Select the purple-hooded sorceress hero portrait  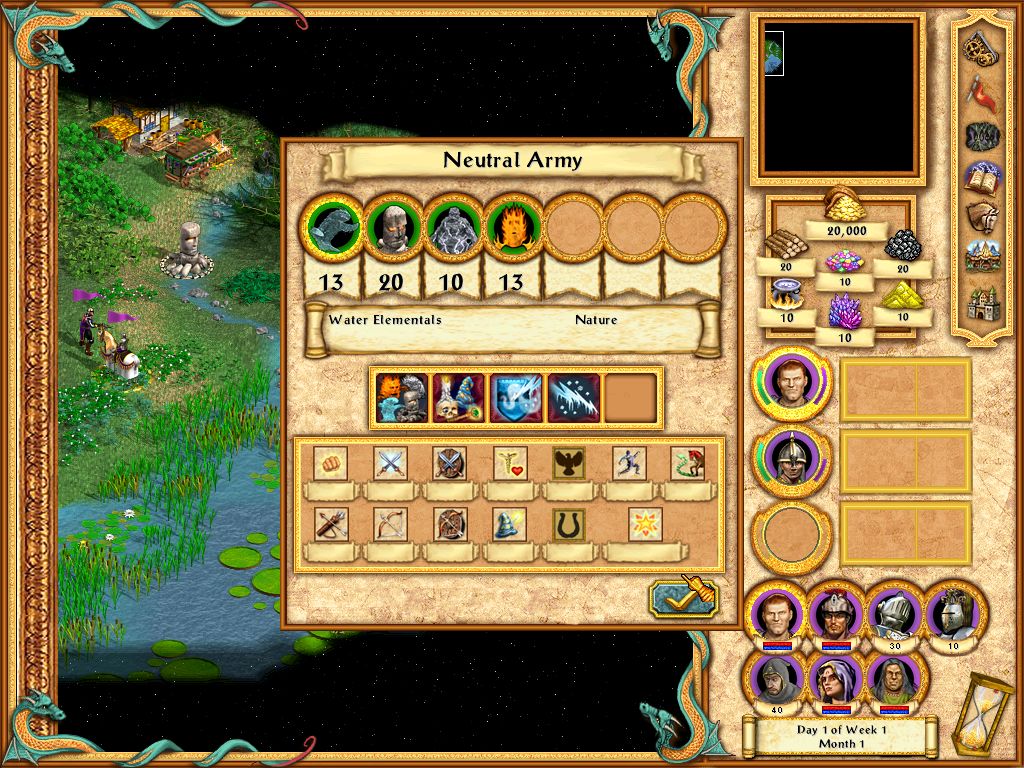coord(833,679)
